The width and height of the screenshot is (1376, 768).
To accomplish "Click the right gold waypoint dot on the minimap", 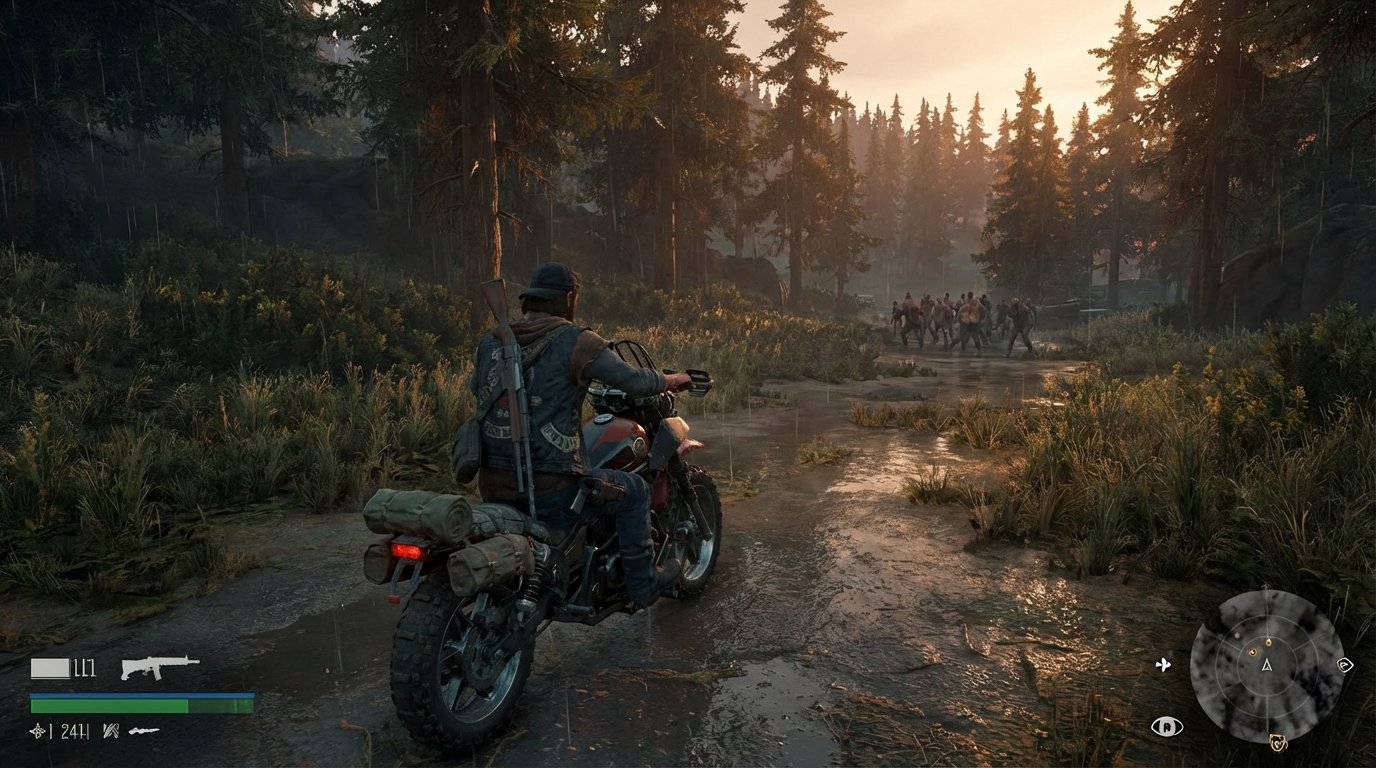I will (x=1269, y=642).
